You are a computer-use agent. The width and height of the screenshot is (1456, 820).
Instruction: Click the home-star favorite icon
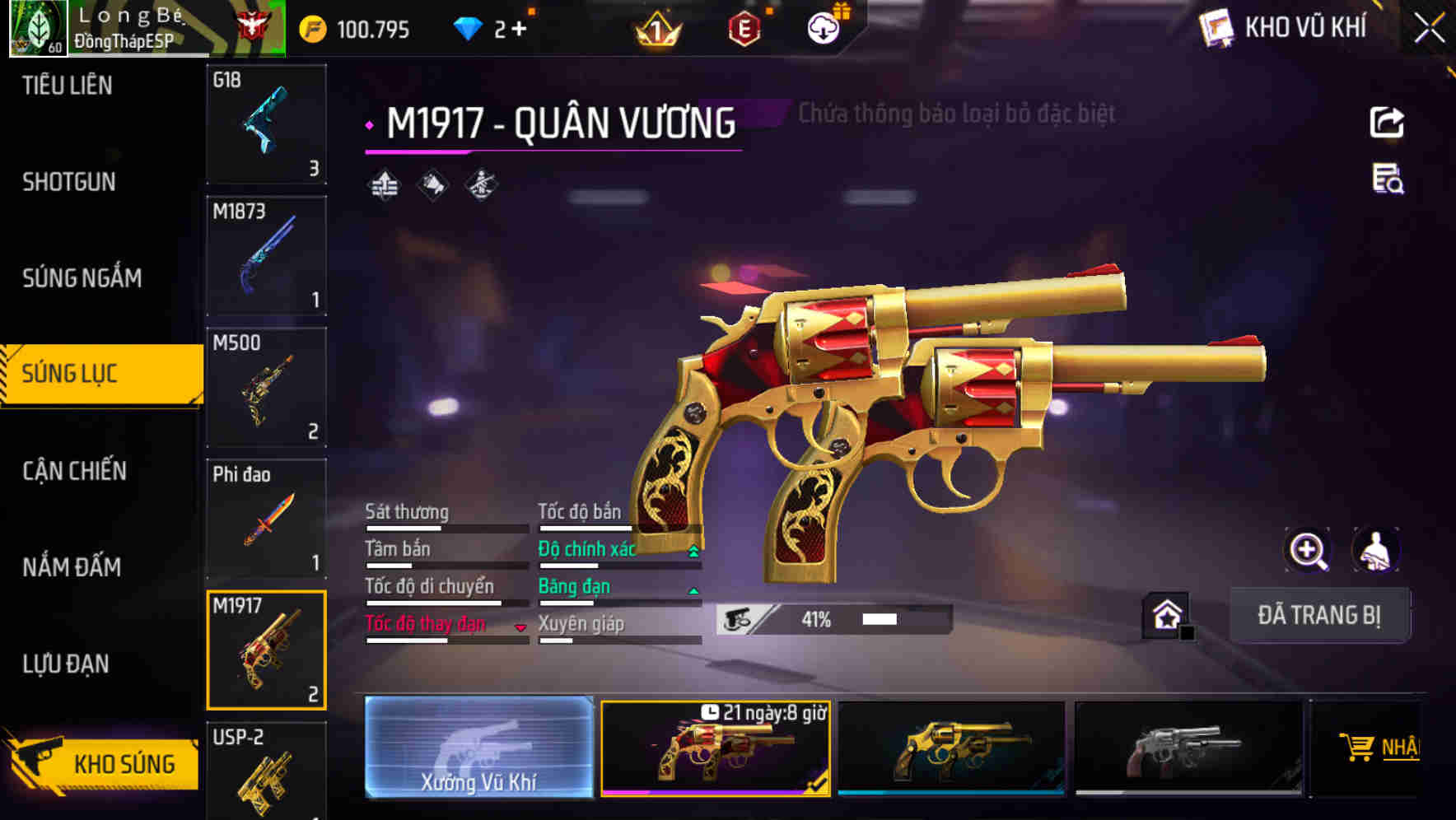(1166, 615)
